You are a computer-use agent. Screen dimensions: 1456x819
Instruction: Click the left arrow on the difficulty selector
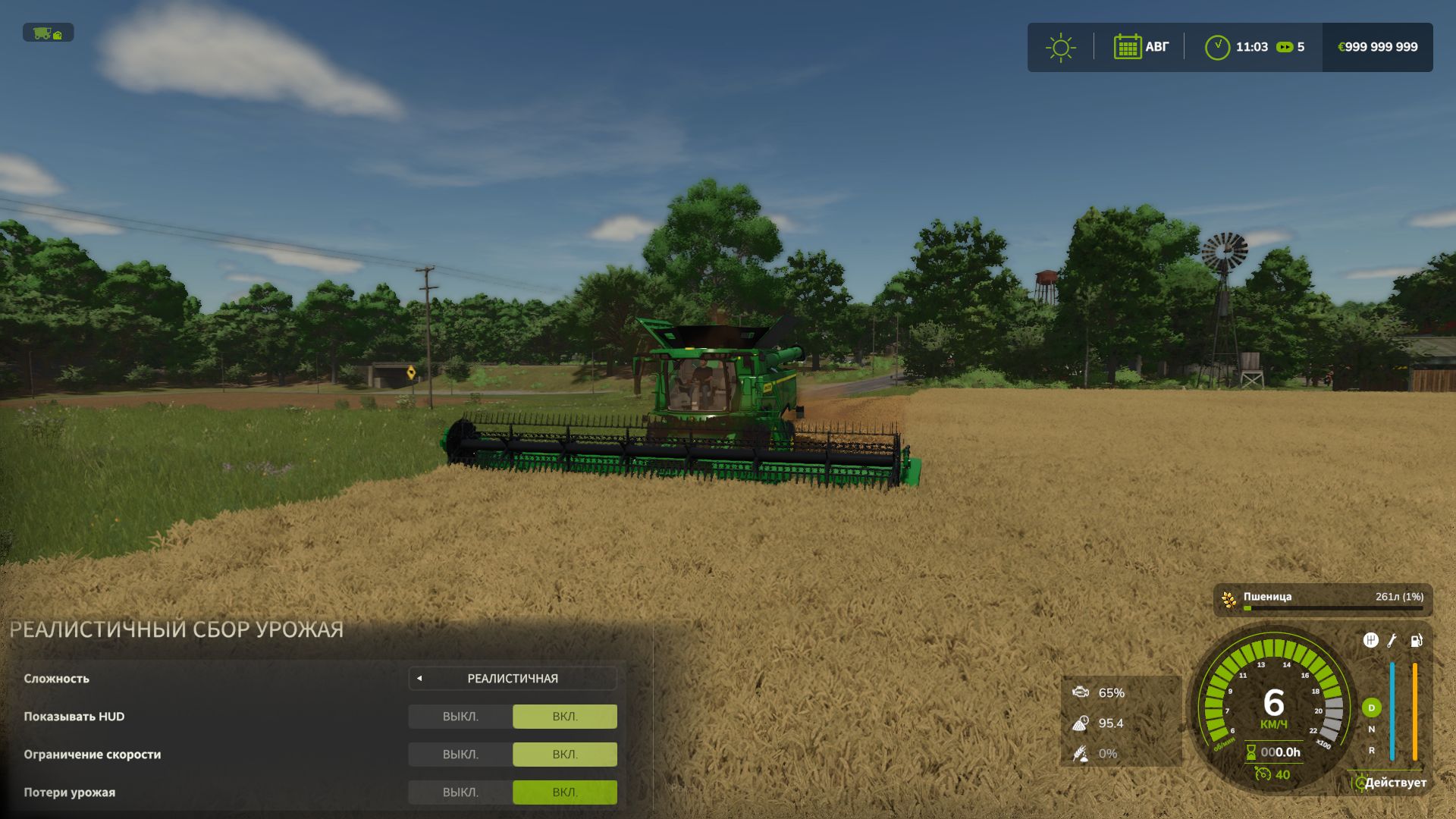coord(419,679)
